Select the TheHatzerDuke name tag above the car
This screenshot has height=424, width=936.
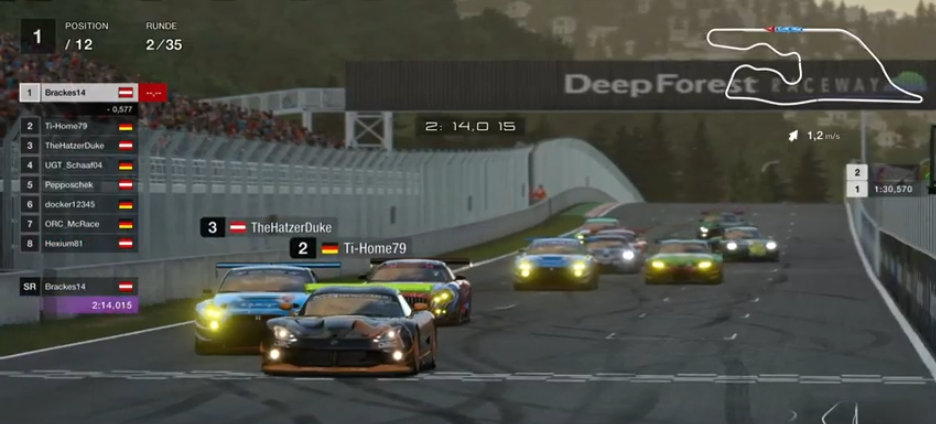[x=267, y=228]
